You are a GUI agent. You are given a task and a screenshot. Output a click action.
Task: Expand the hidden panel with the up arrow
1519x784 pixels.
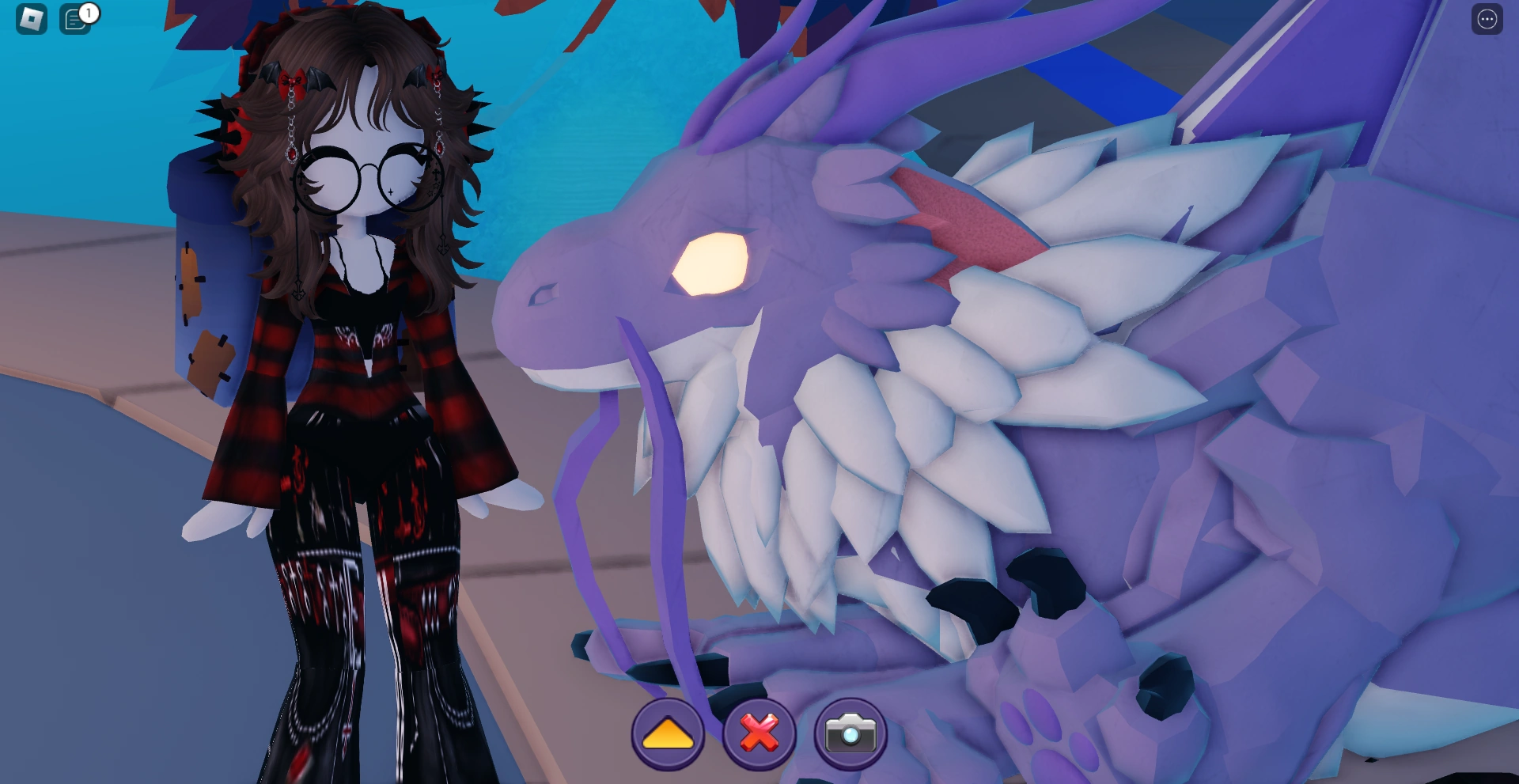(669, 735)
